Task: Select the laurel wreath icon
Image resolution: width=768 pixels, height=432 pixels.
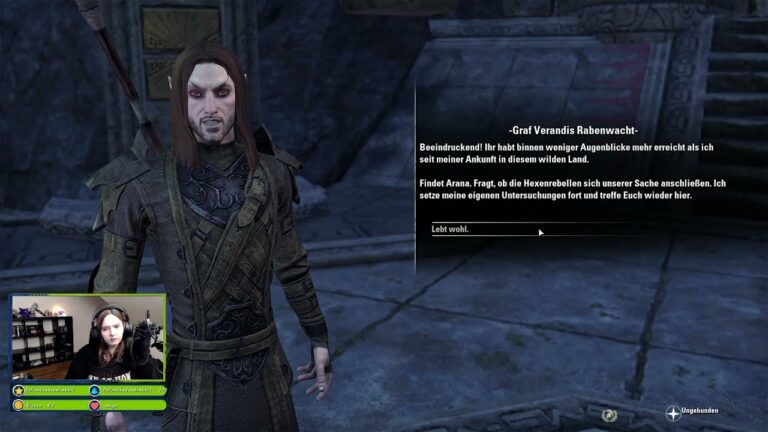Action: coord(609,414)
